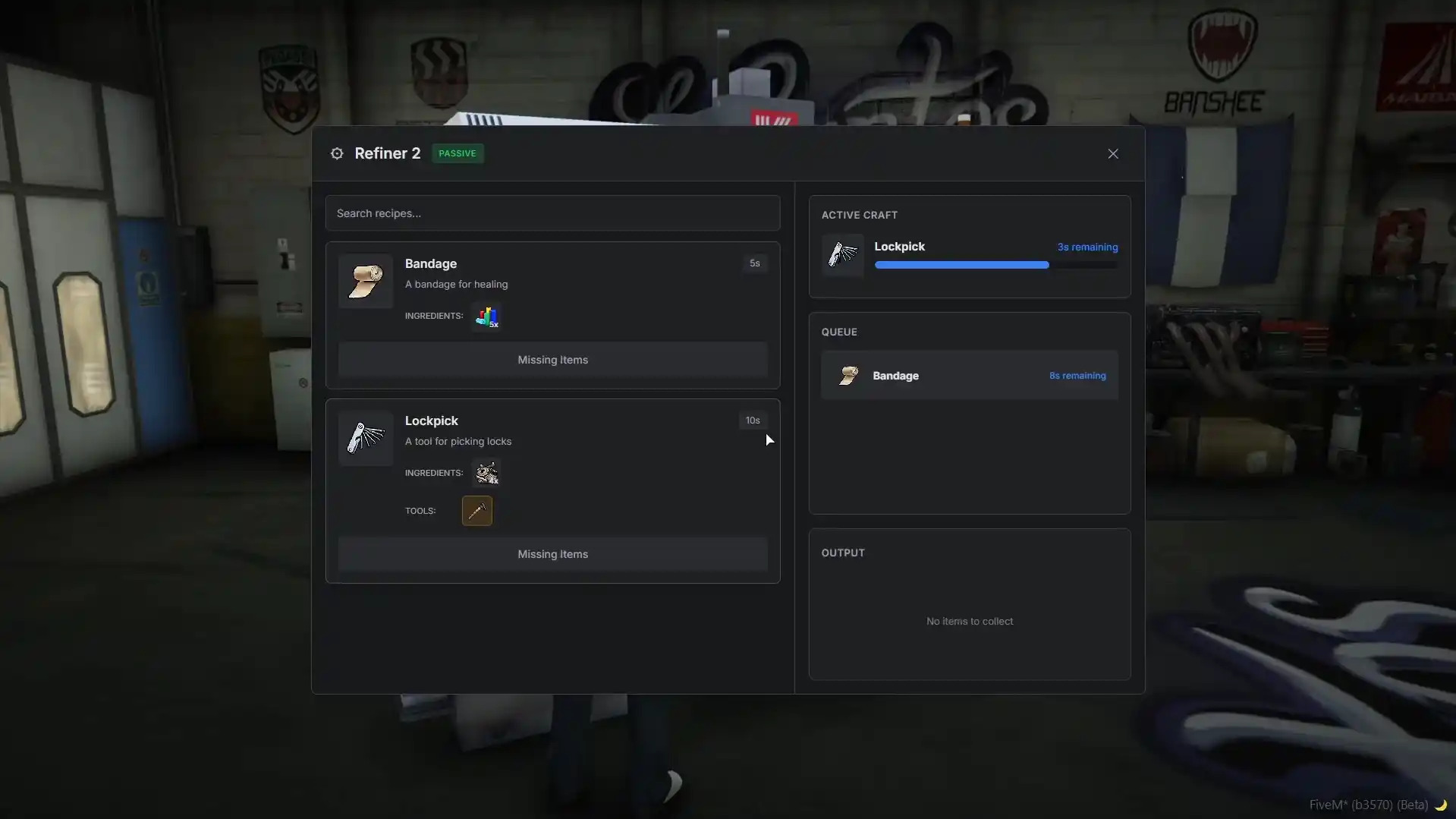Viewport: 1456px width, 819px height.
Task: Click the Lockpick icon in Active Craft panel
Action: point(843,254)
